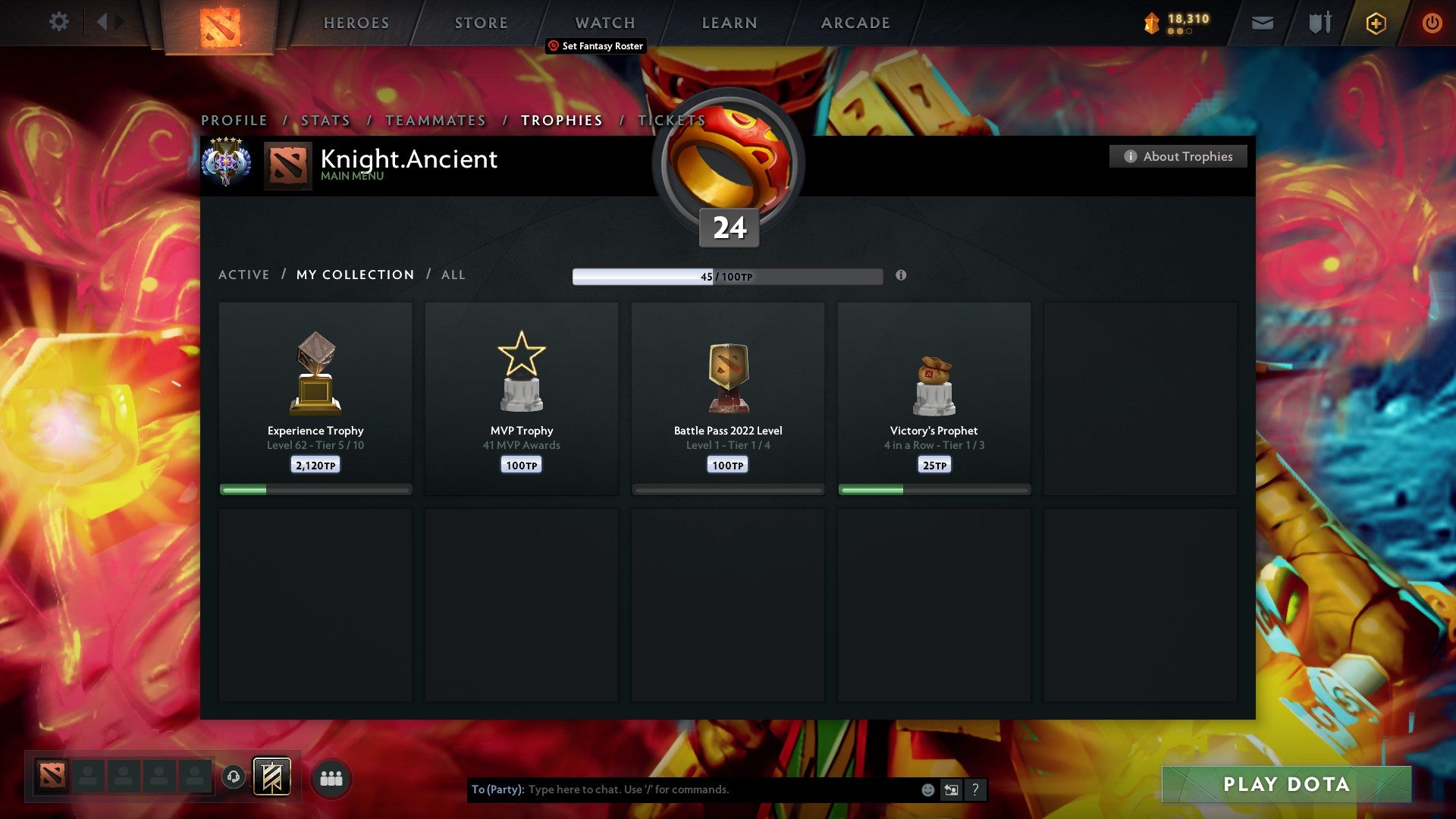Open Dota Plus subscription icon
This screenshot has width=1456, height=819.
click(1376, 23)
